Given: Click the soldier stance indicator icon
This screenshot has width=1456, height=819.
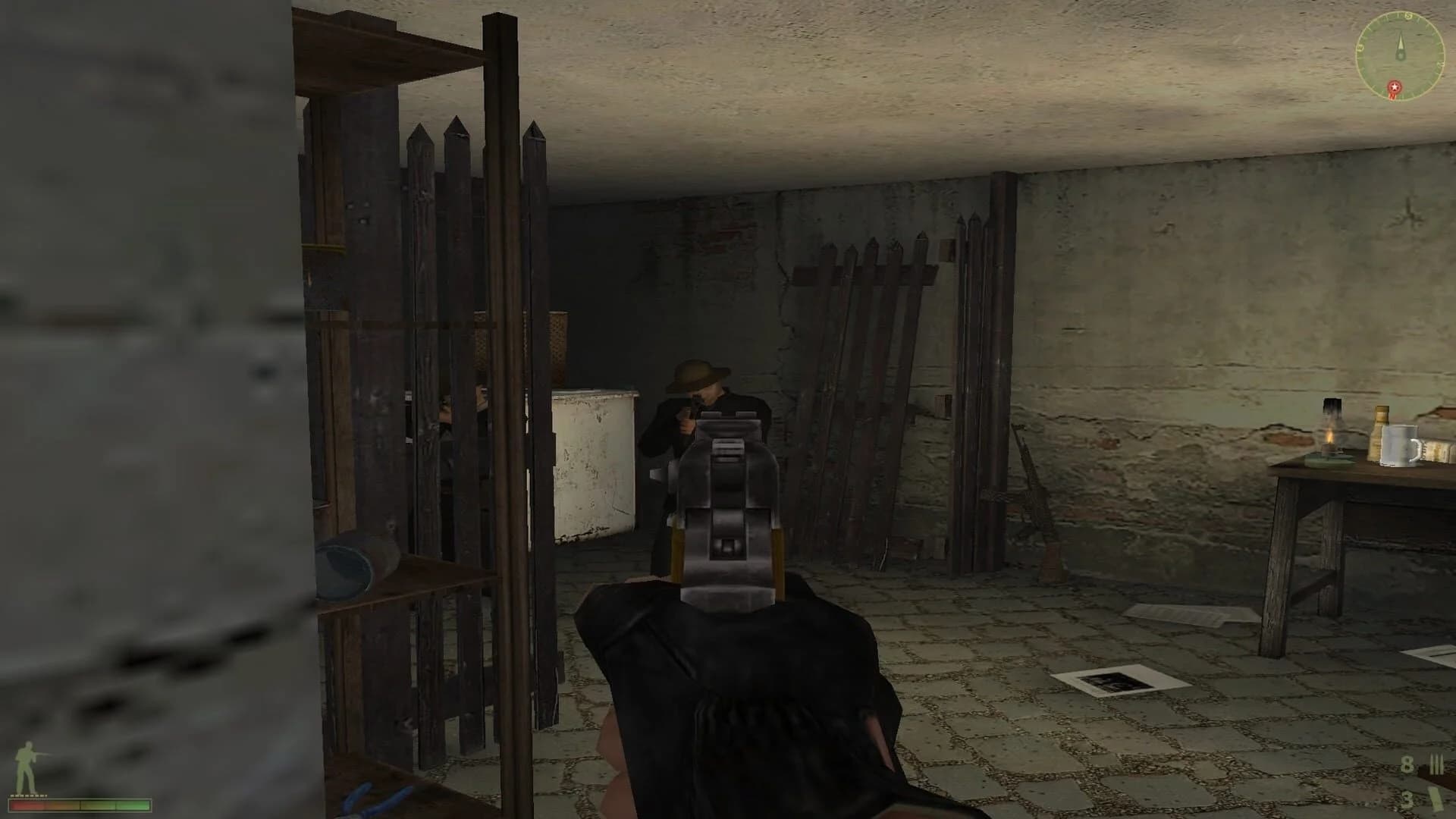Looking at the screenshot, I should point(25,762).
